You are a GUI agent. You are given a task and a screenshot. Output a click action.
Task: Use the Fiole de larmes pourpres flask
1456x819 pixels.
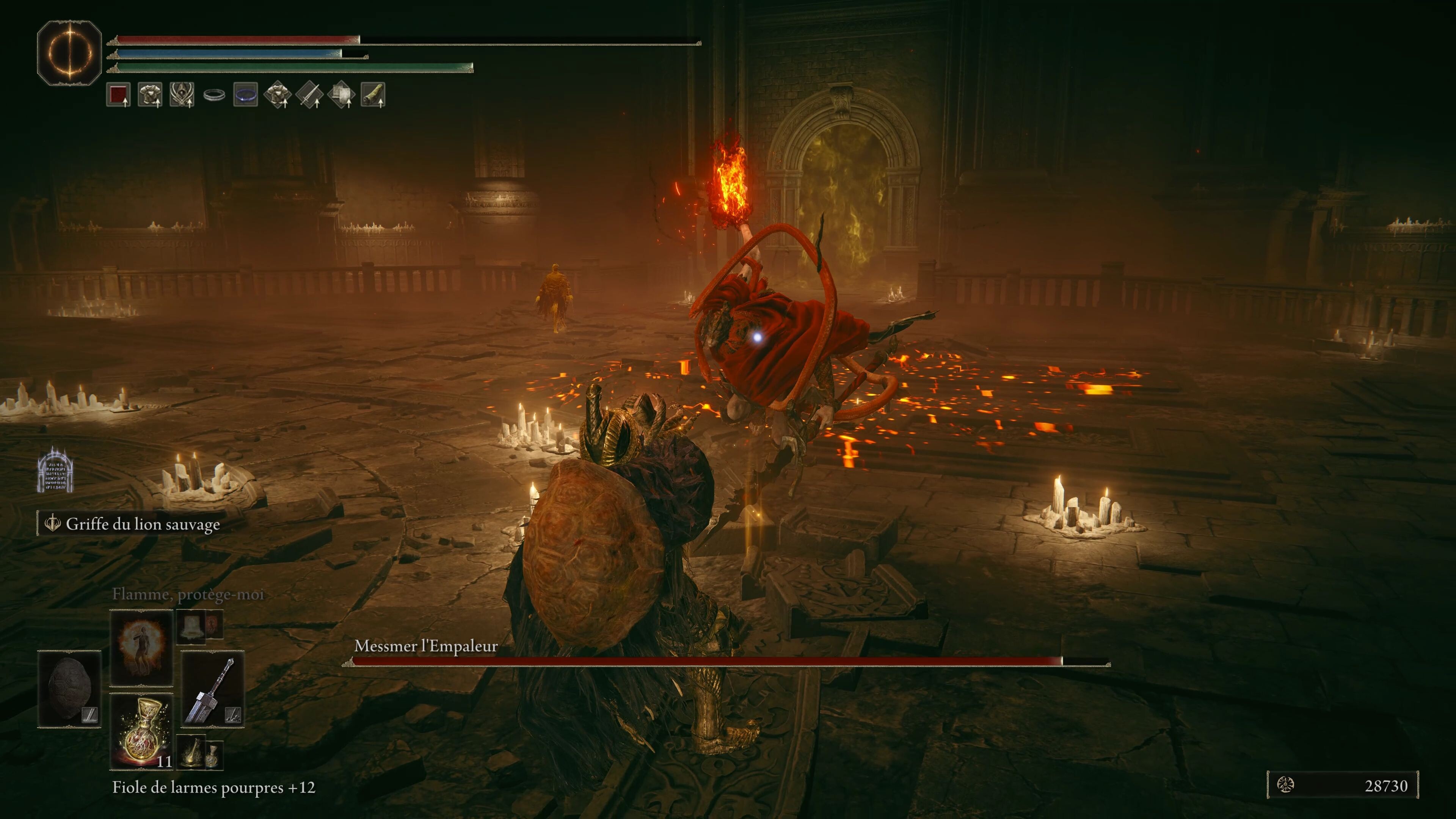tap(141, 731)
